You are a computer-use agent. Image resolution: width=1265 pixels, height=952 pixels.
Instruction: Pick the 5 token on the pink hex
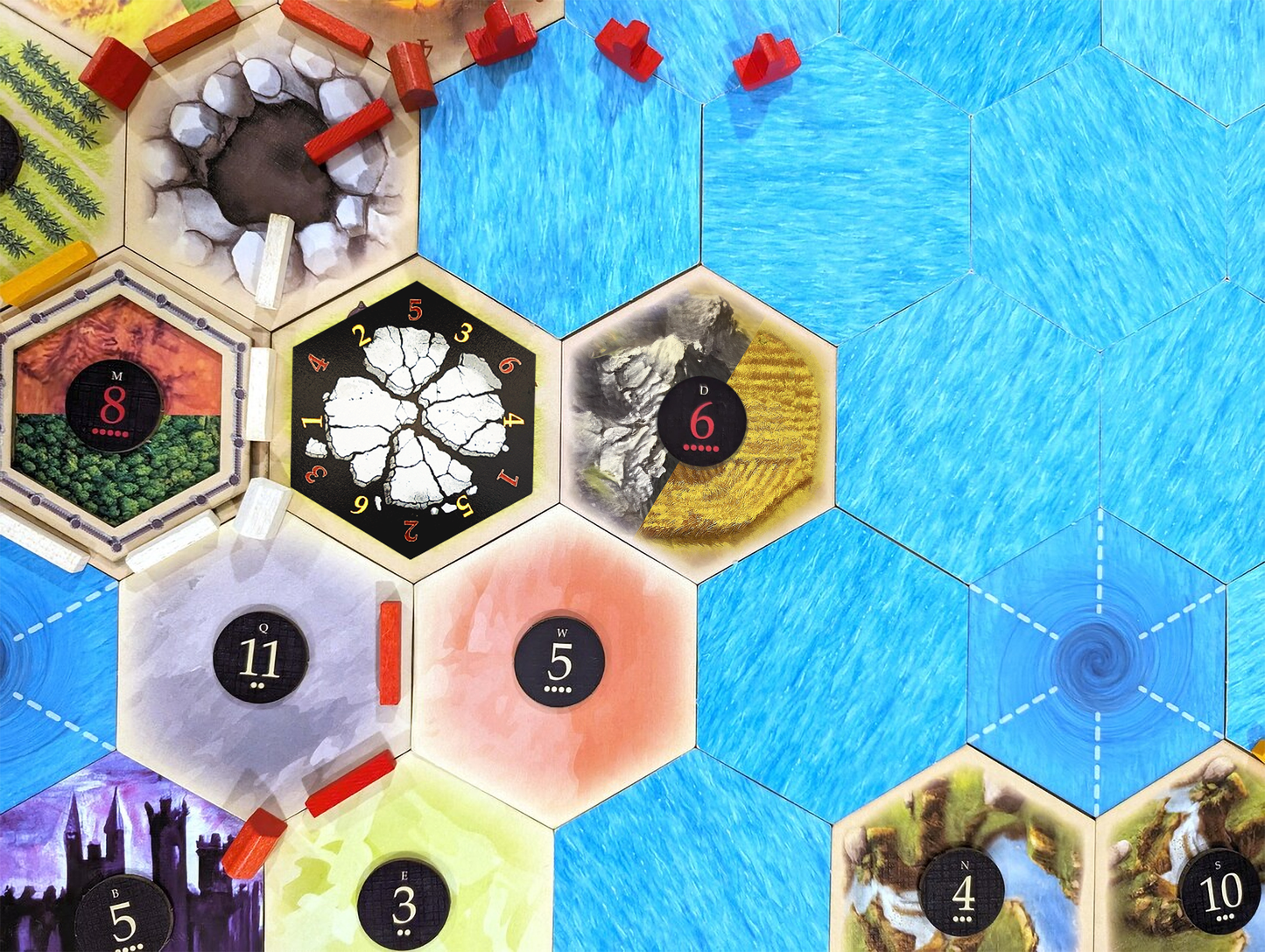coord(559,661)
